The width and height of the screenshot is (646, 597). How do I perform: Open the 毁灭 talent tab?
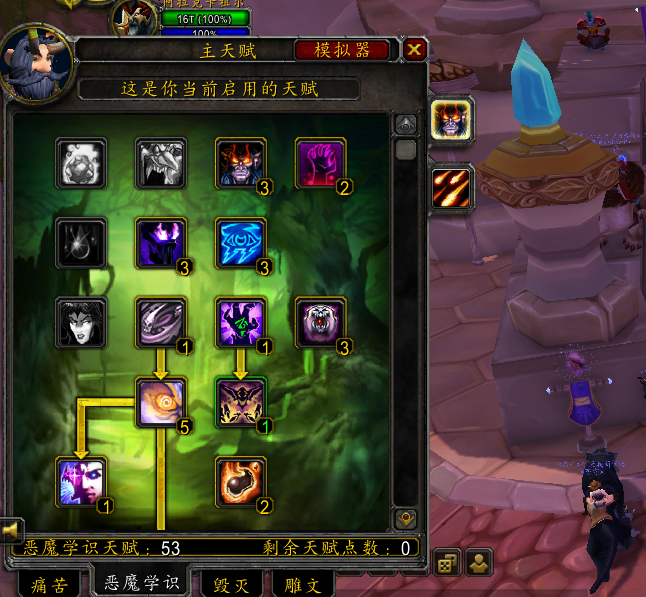click(230, 584)
